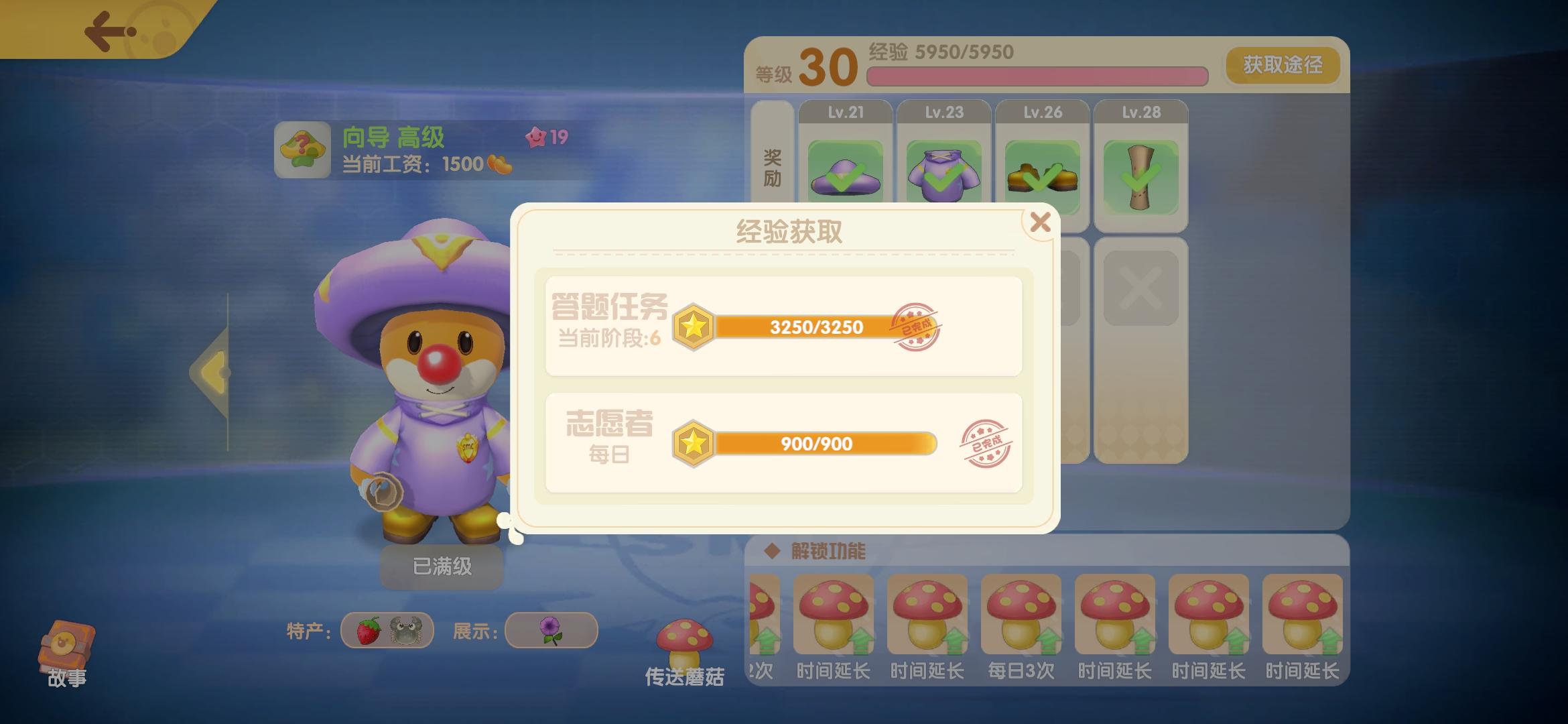Click the 获取途径 button
The height and width of the screenshot is (724, 1568).
pos(1282,65)
